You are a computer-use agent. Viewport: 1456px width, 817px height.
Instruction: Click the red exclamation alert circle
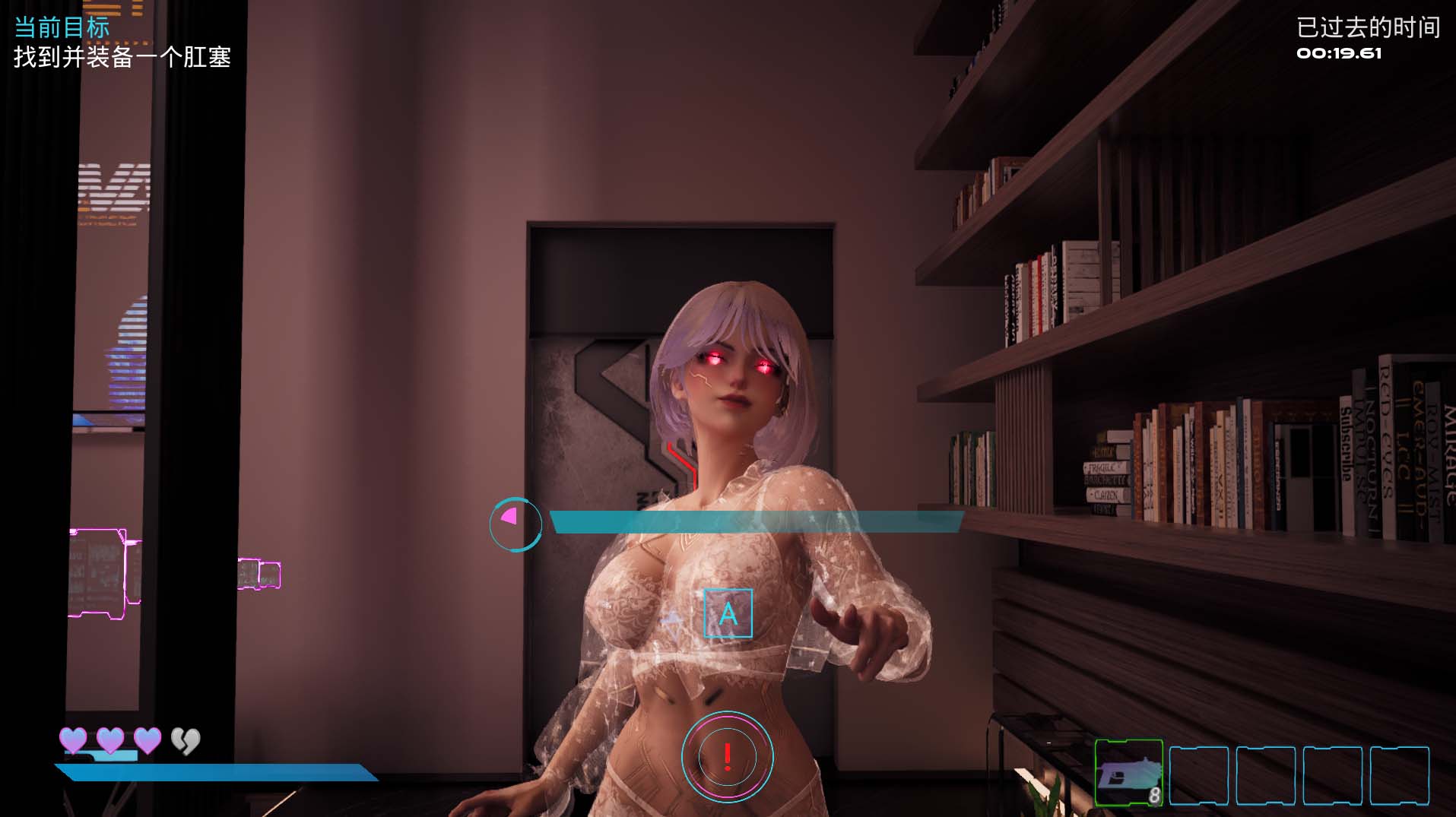(x=727, y=756)
